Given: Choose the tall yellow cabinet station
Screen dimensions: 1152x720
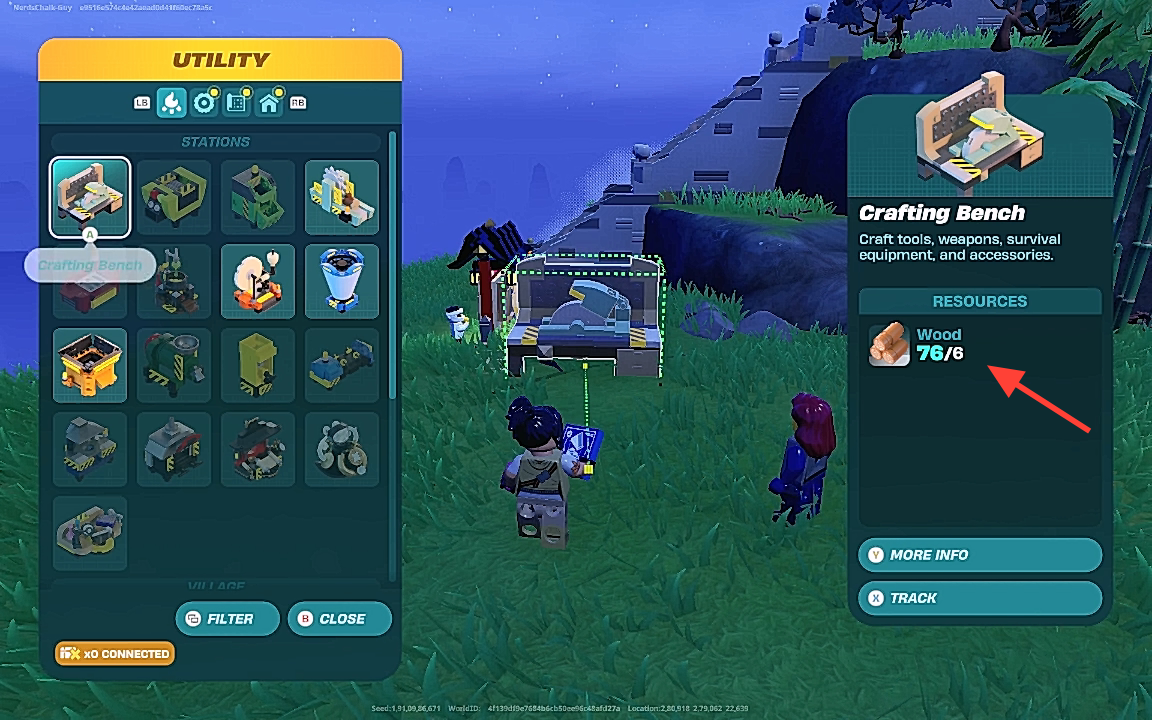Looking at the screenshot, I should coord(258,365).
